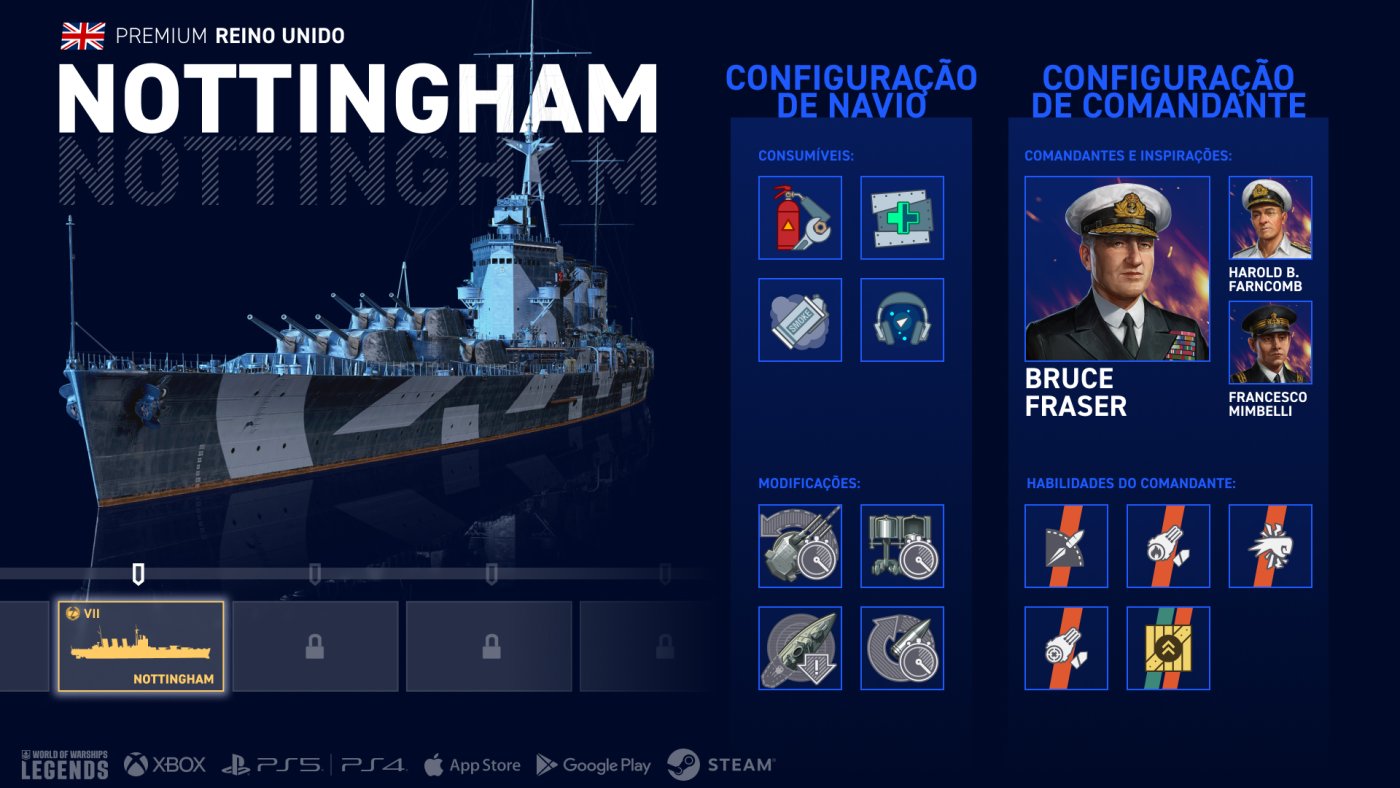Choose Harold B. Farncomb inspiration portrait
Screen dimensions: 1400x788
1270,218
